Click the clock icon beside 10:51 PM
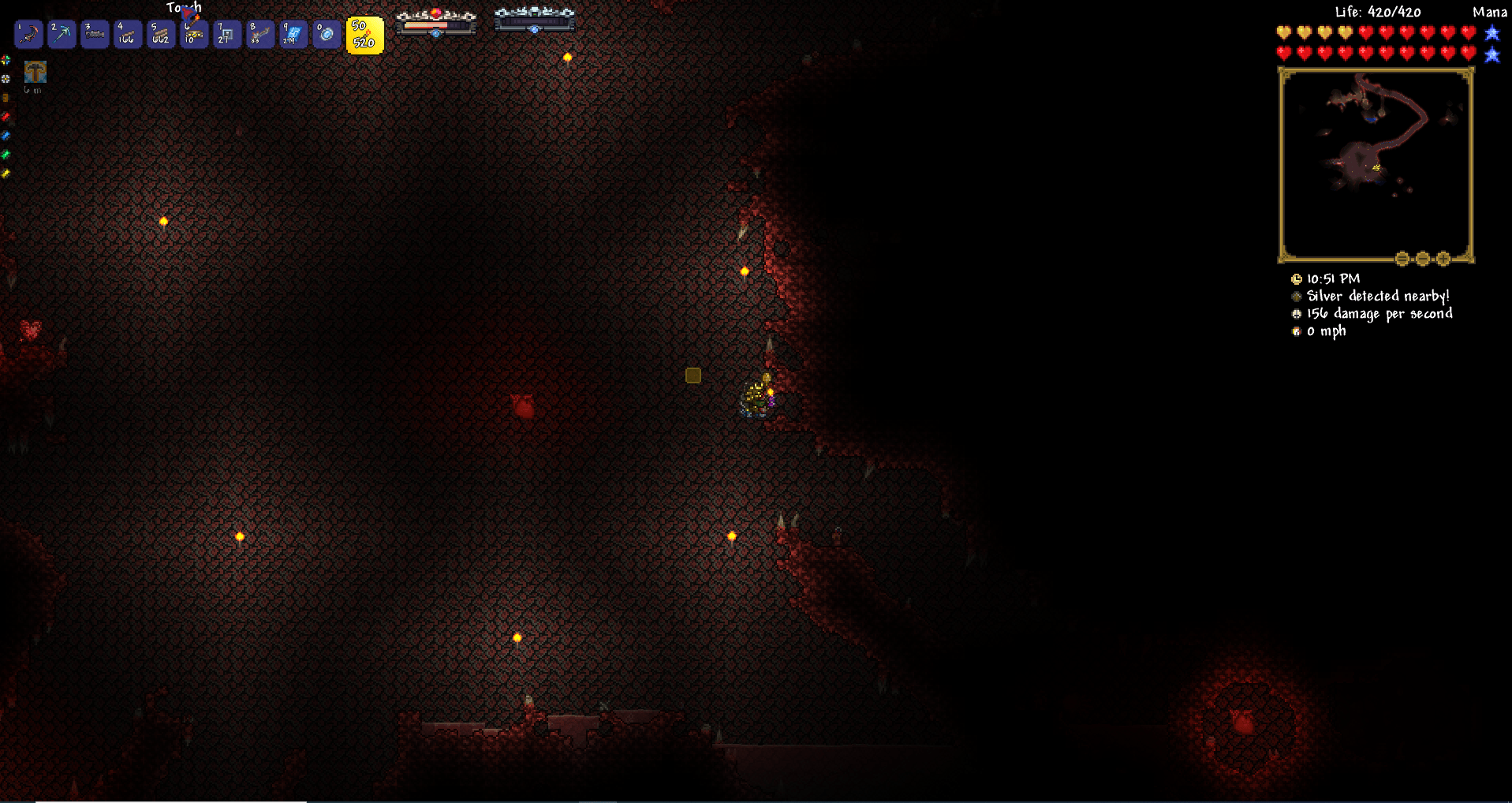1512x803 pixels. pyautogui.click(x=1296, y=278)
